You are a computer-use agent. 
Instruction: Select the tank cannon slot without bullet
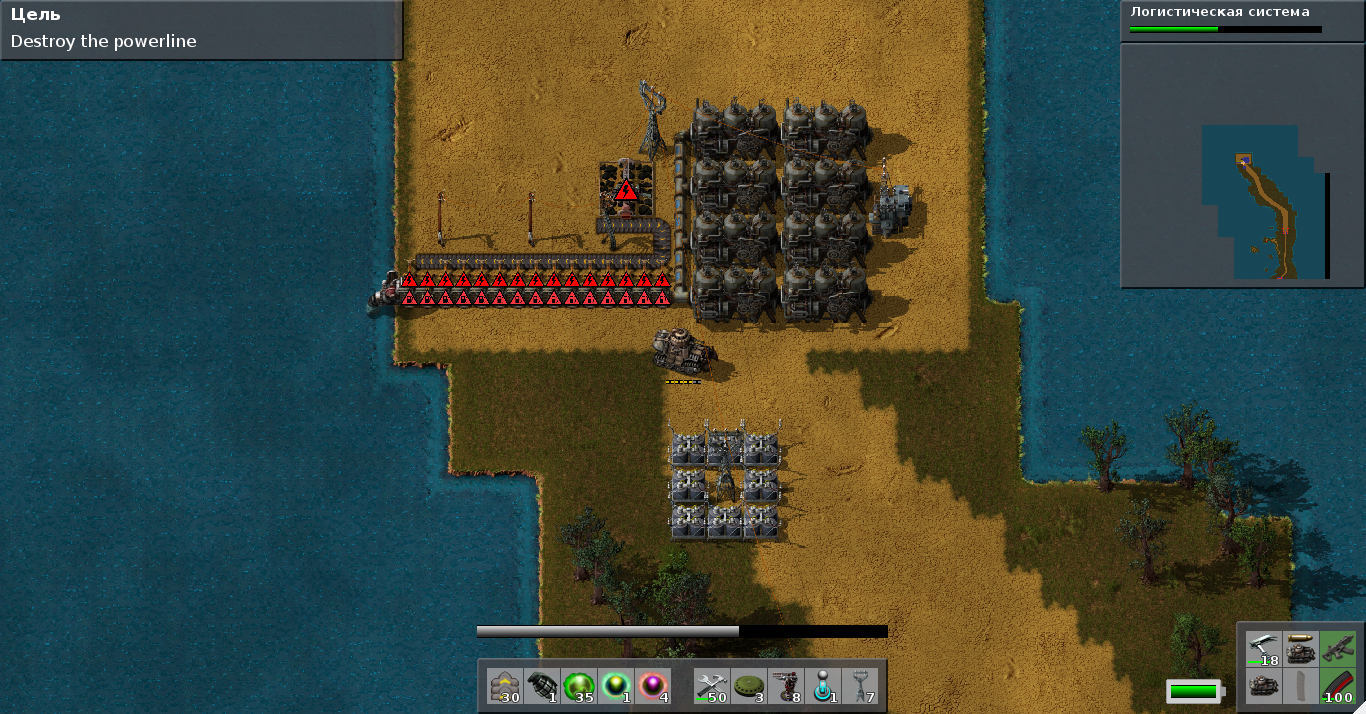pos(1264,687)
